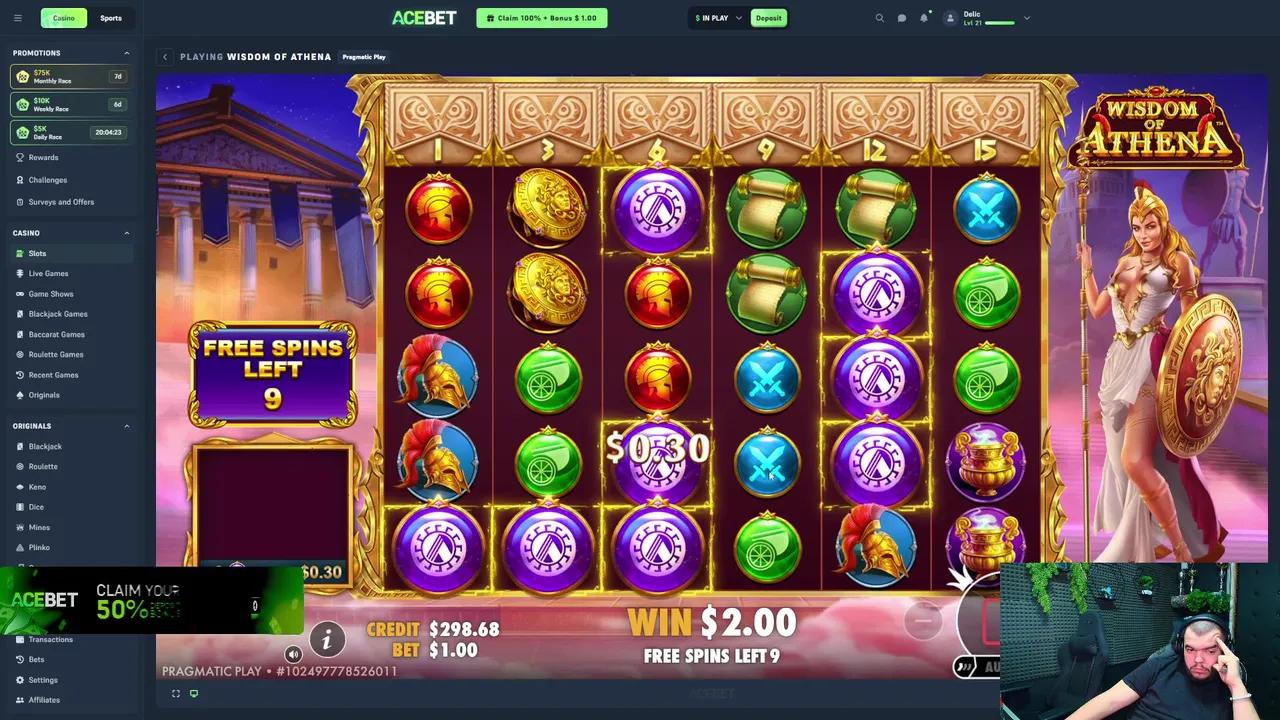1280x720 pixels.
Task: Select the Slots icon in Casino sidebar
Action: coord(22,253)
